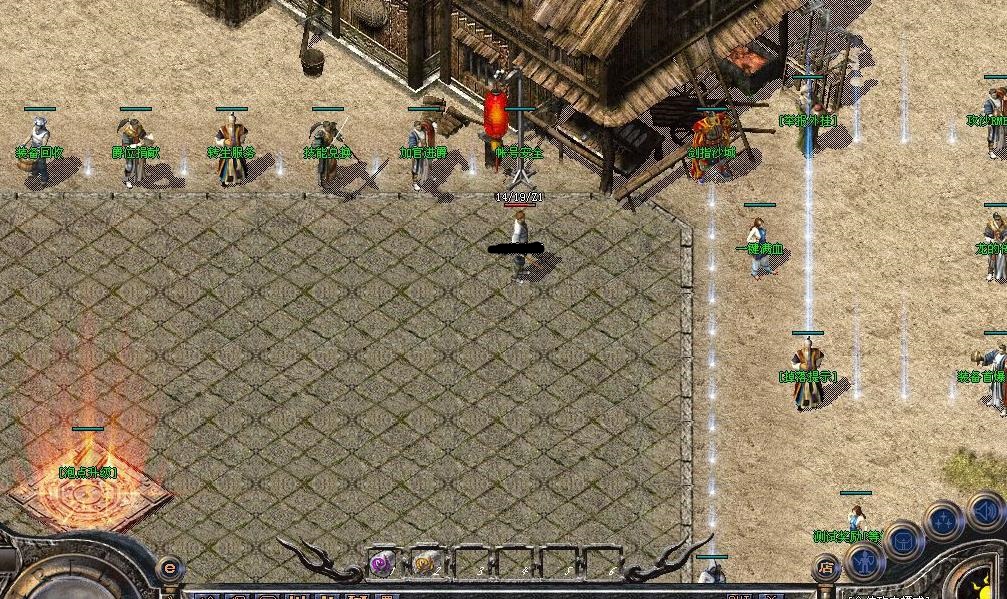The width and height of the screenshot is (1007, 599).
Task: Click the round orange "e" button
Action: click(x=170, y=567)
